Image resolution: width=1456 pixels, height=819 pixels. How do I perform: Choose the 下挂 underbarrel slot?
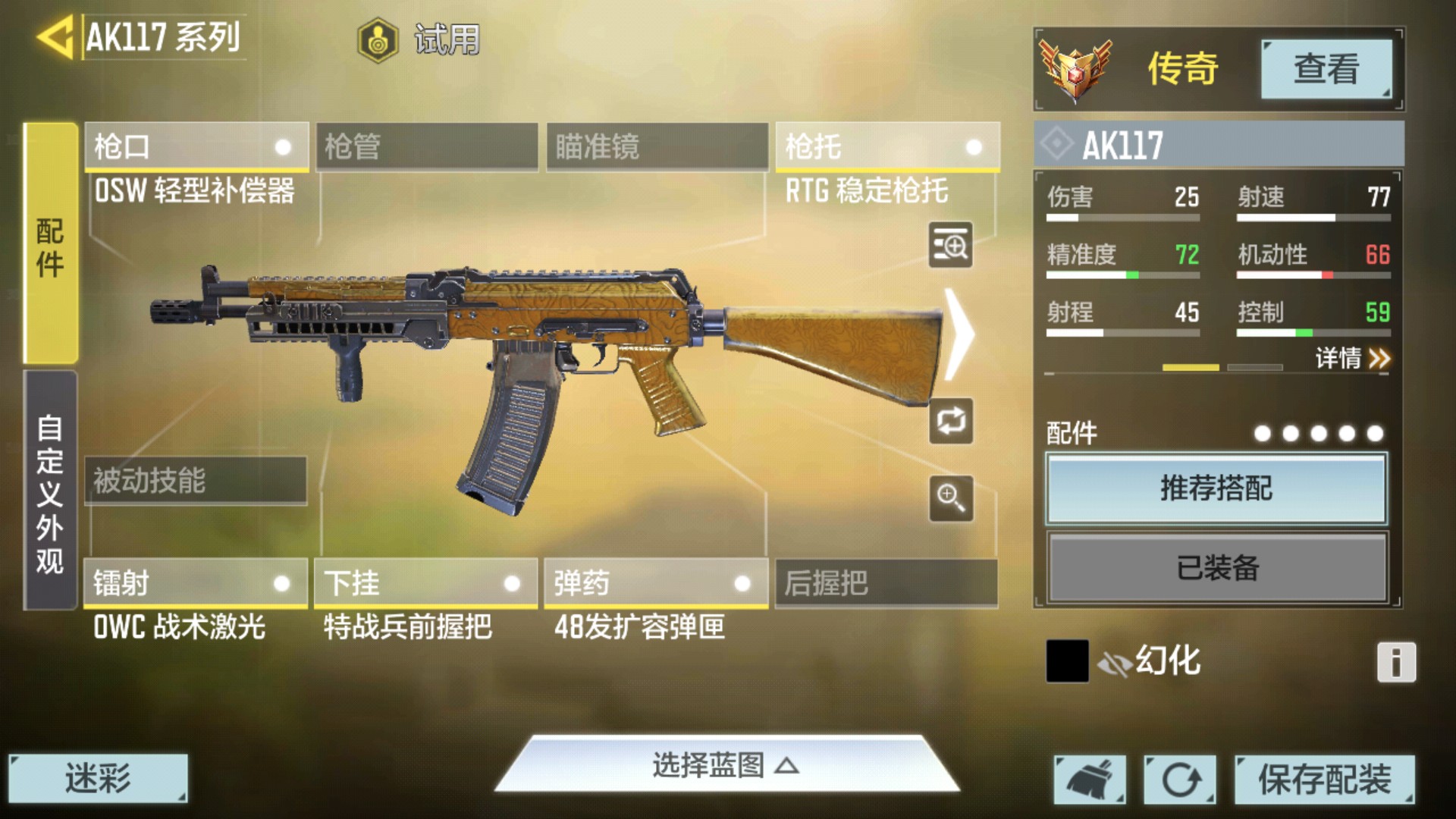click(426, 583)
